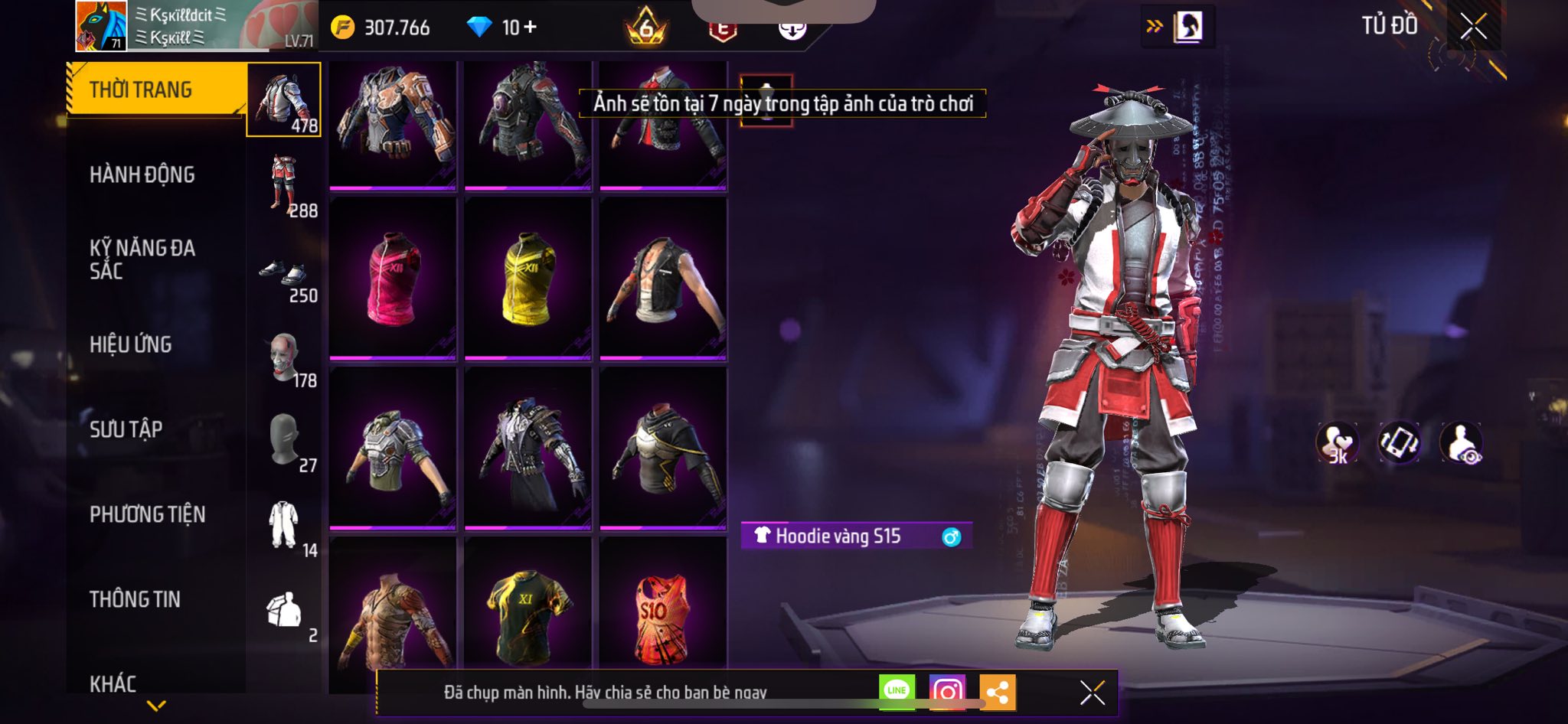The width and height of the screenshot is (1568, 724).
Task: Close the wardrobe with top-right X
Action: 1473,28
